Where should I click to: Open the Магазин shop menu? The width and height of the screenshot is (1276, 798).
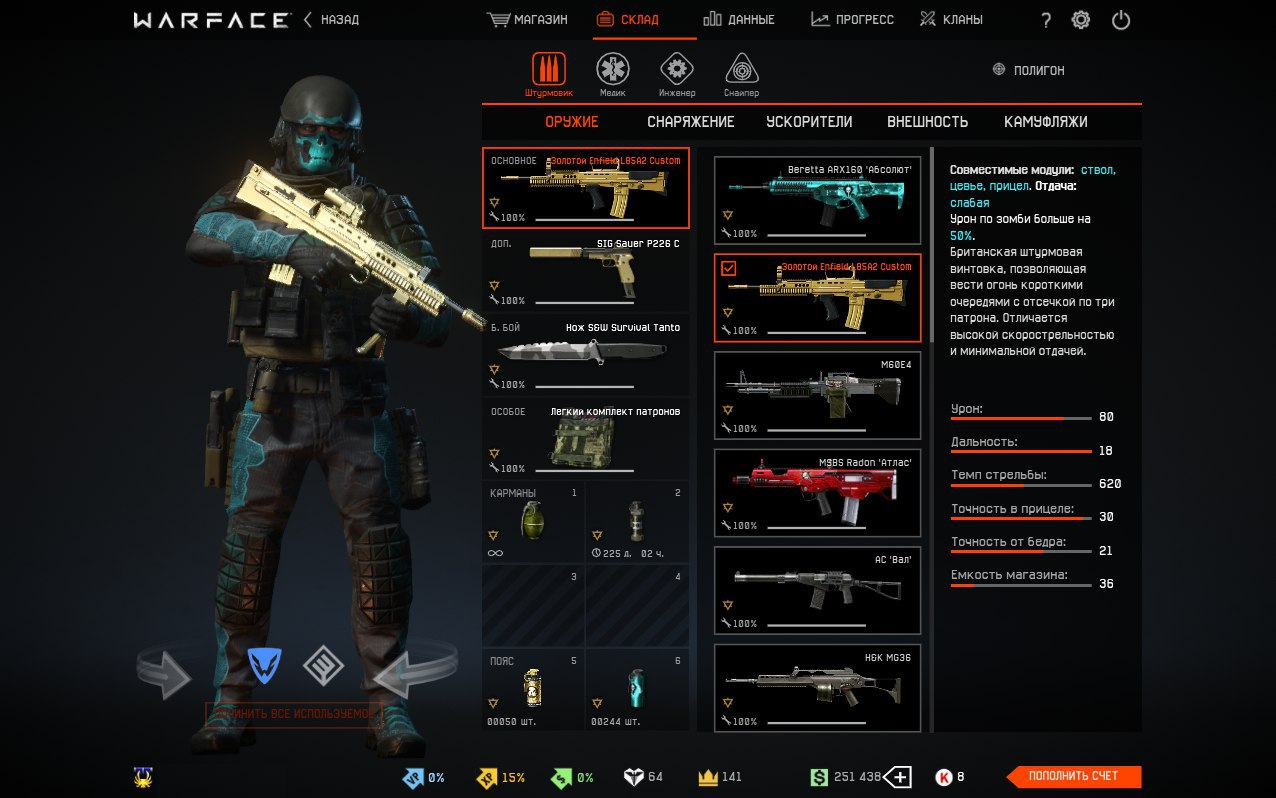click(x=527, y=20)
